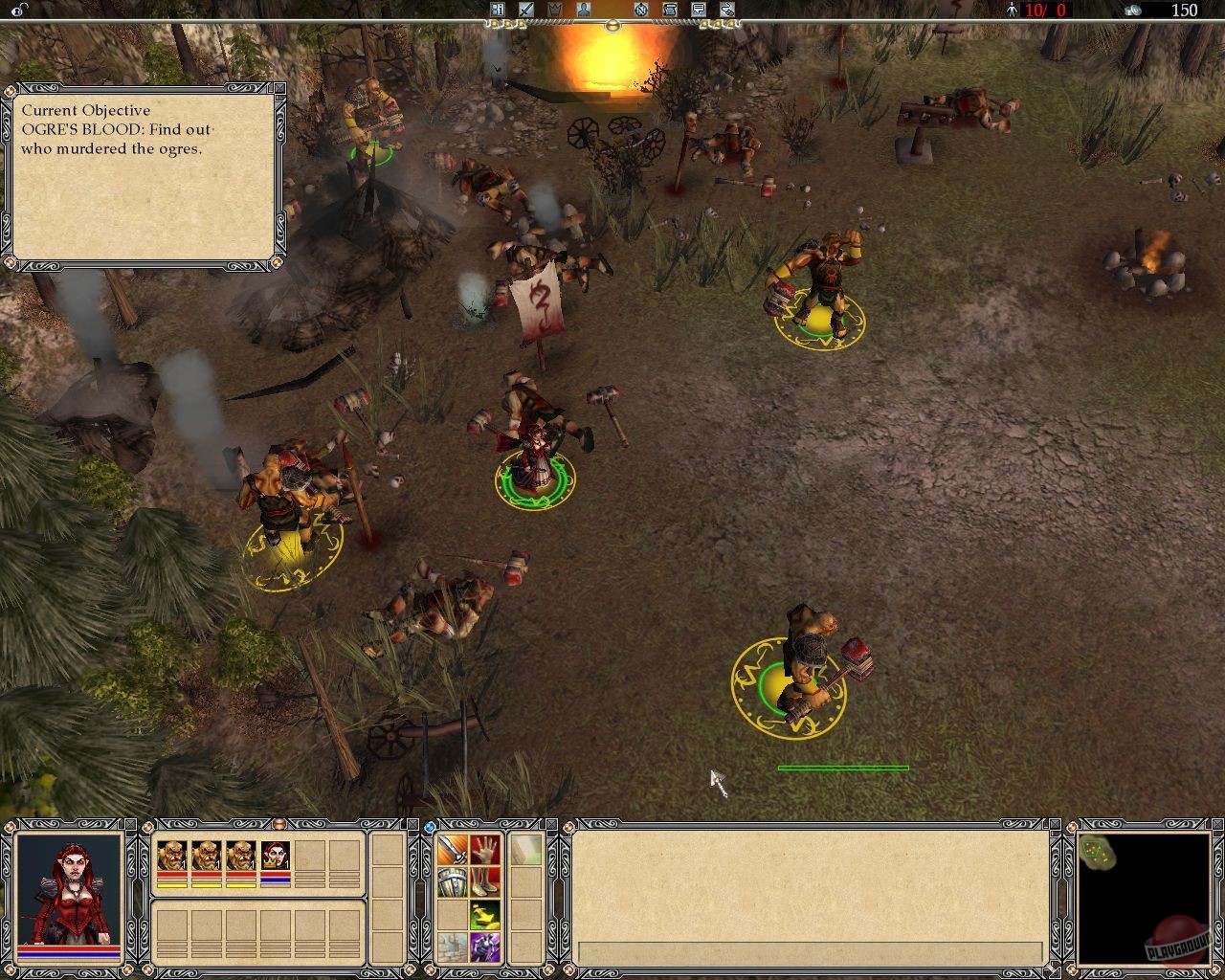Select the attack command sword icon

coord(452,850)
